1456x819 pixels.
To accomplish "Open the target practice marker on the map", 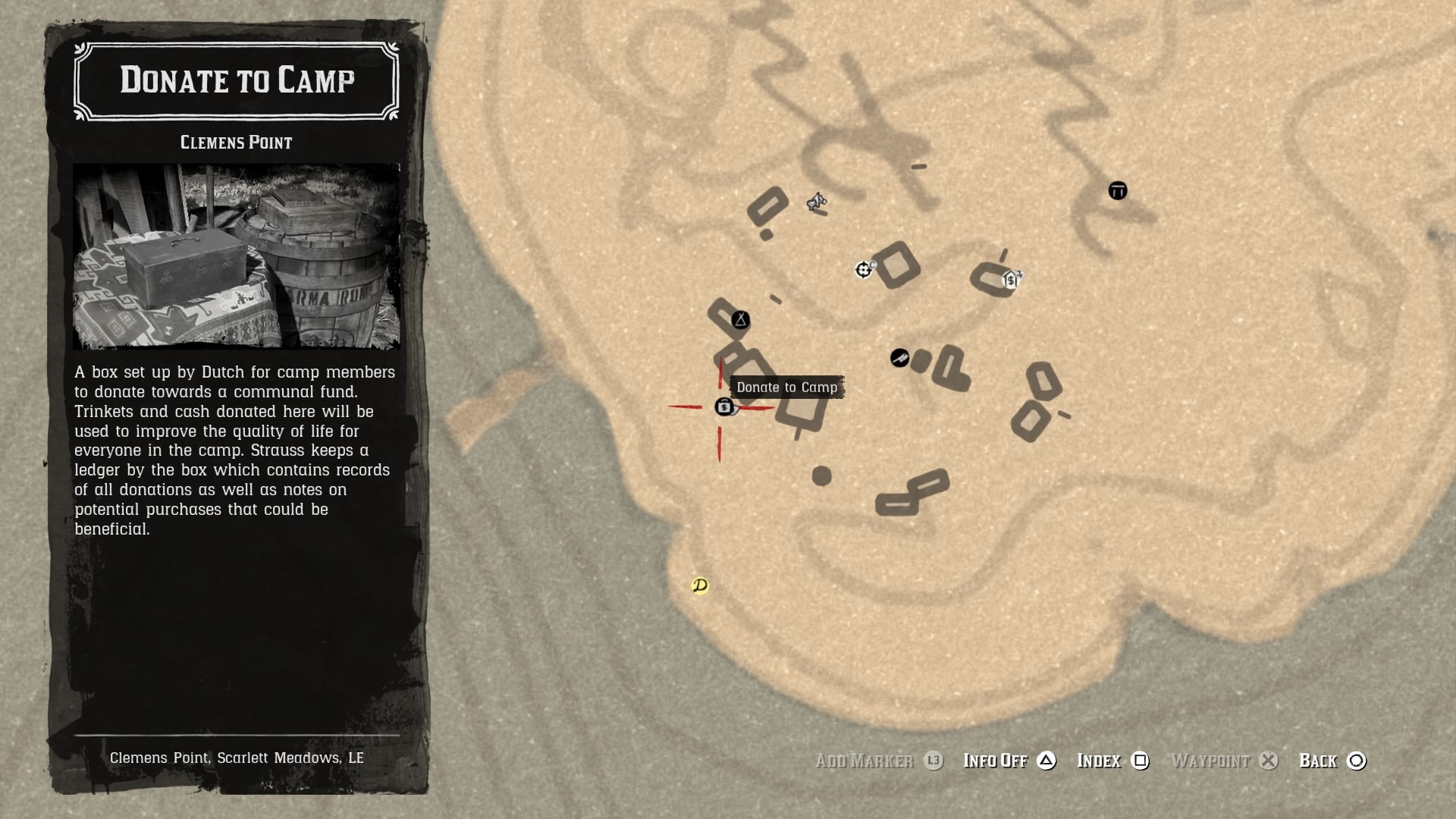I will [x=864, y=269].
